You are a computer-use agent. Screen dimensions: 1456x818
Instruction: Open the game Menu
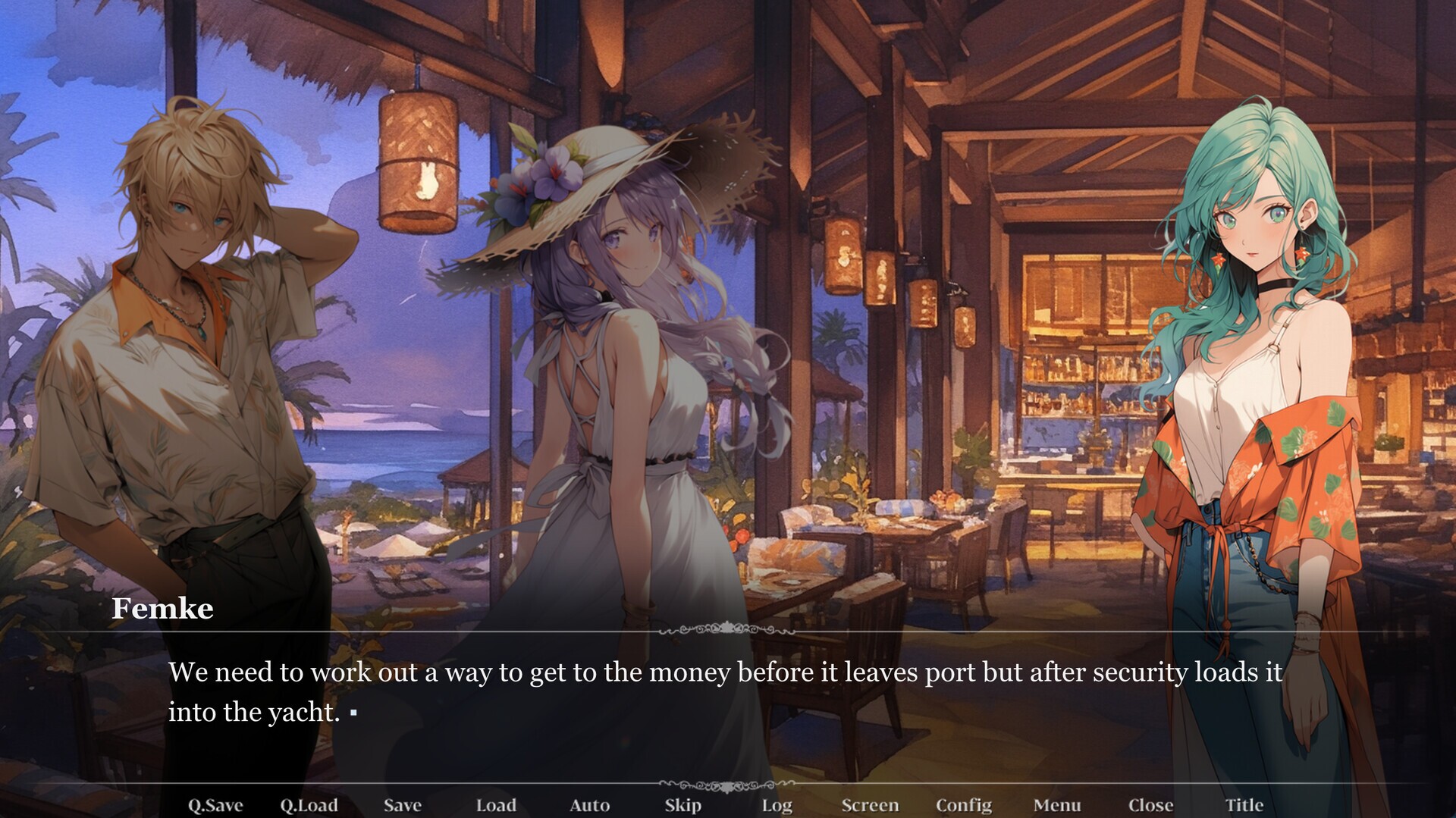[1057, 805]
